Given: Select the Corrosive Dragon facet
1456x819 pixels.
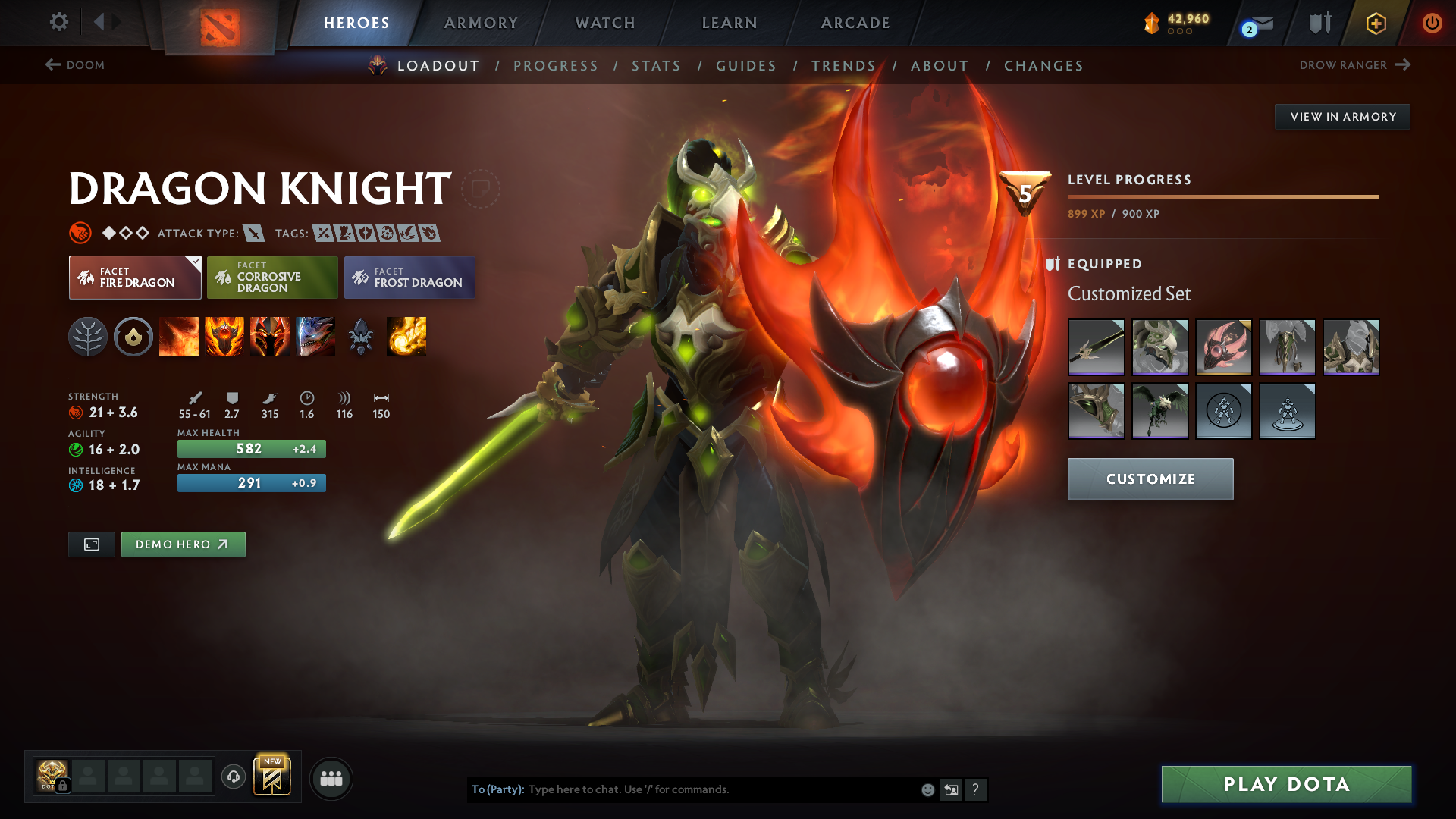Looking at the screenshot, I should [272, 278].
